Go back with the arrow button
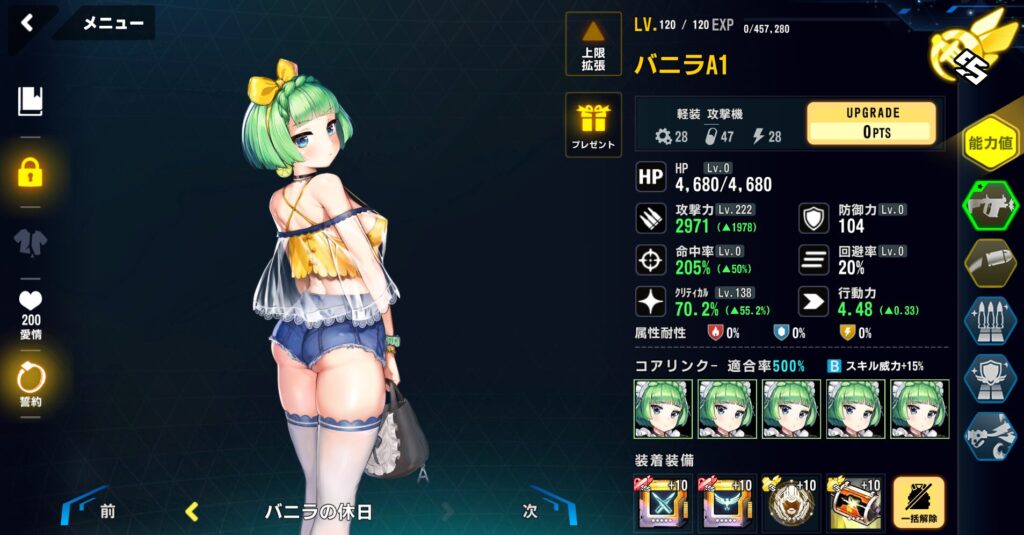Screen dimensions: 1024x535 coord(27,22)
